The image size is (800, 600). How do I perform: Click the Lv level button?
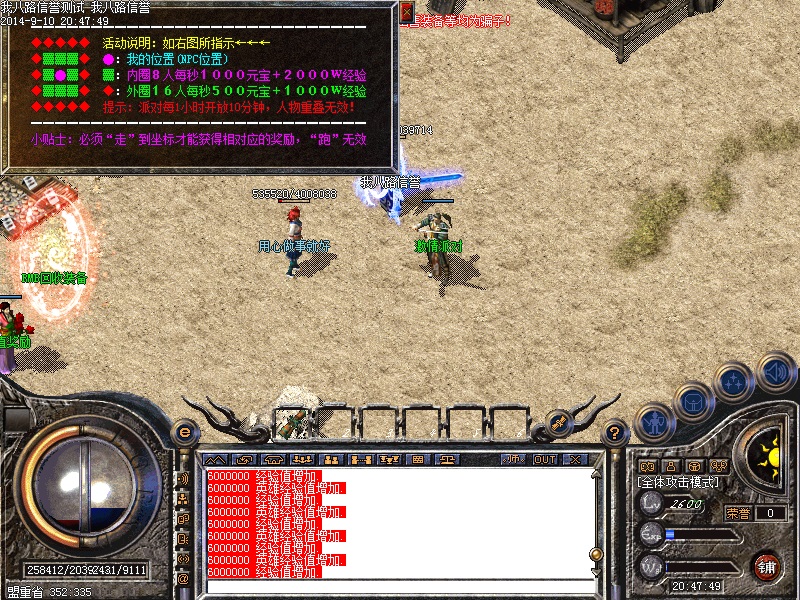pos(652,504)
